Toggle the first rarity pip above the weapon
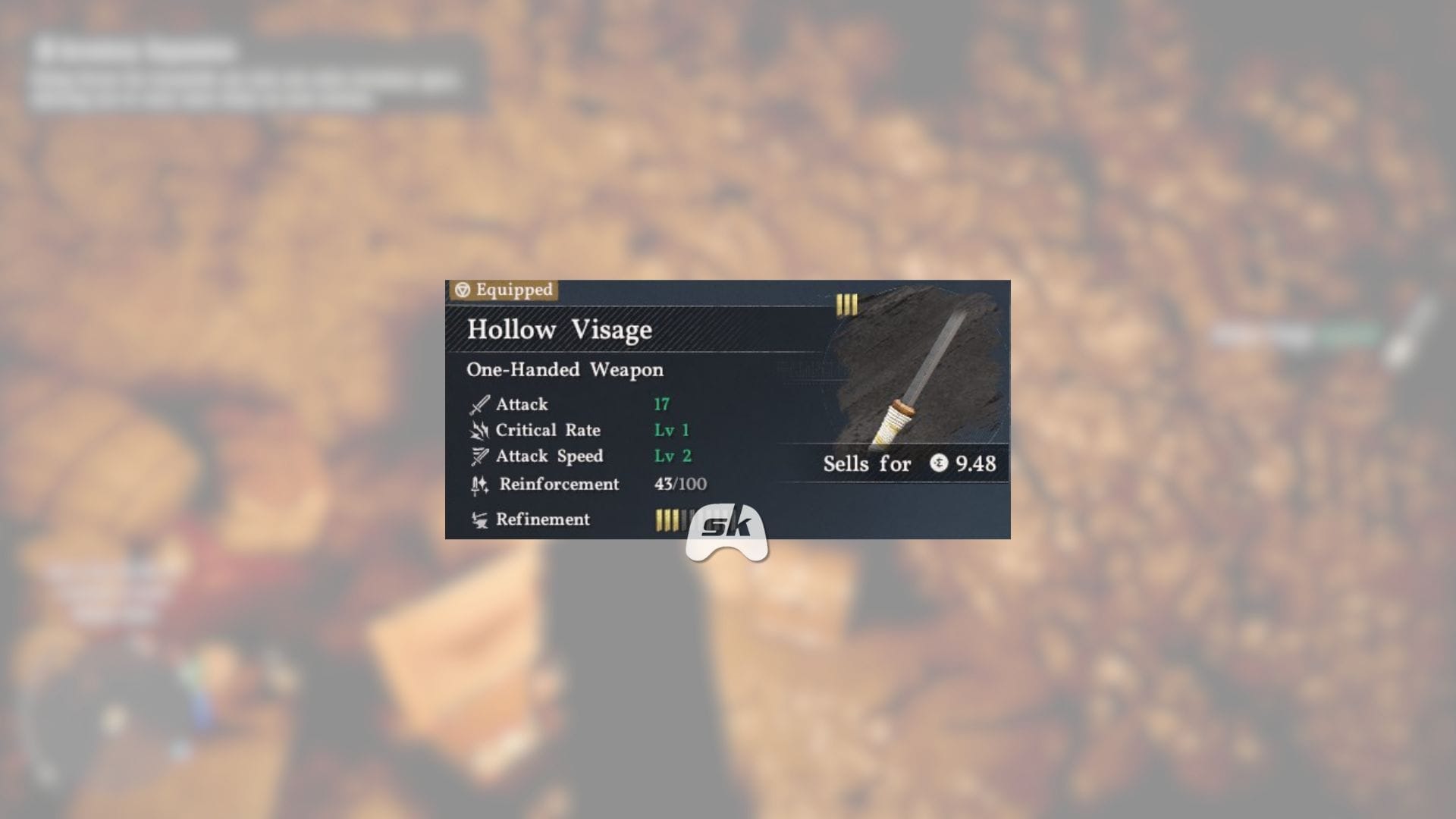 839,304
